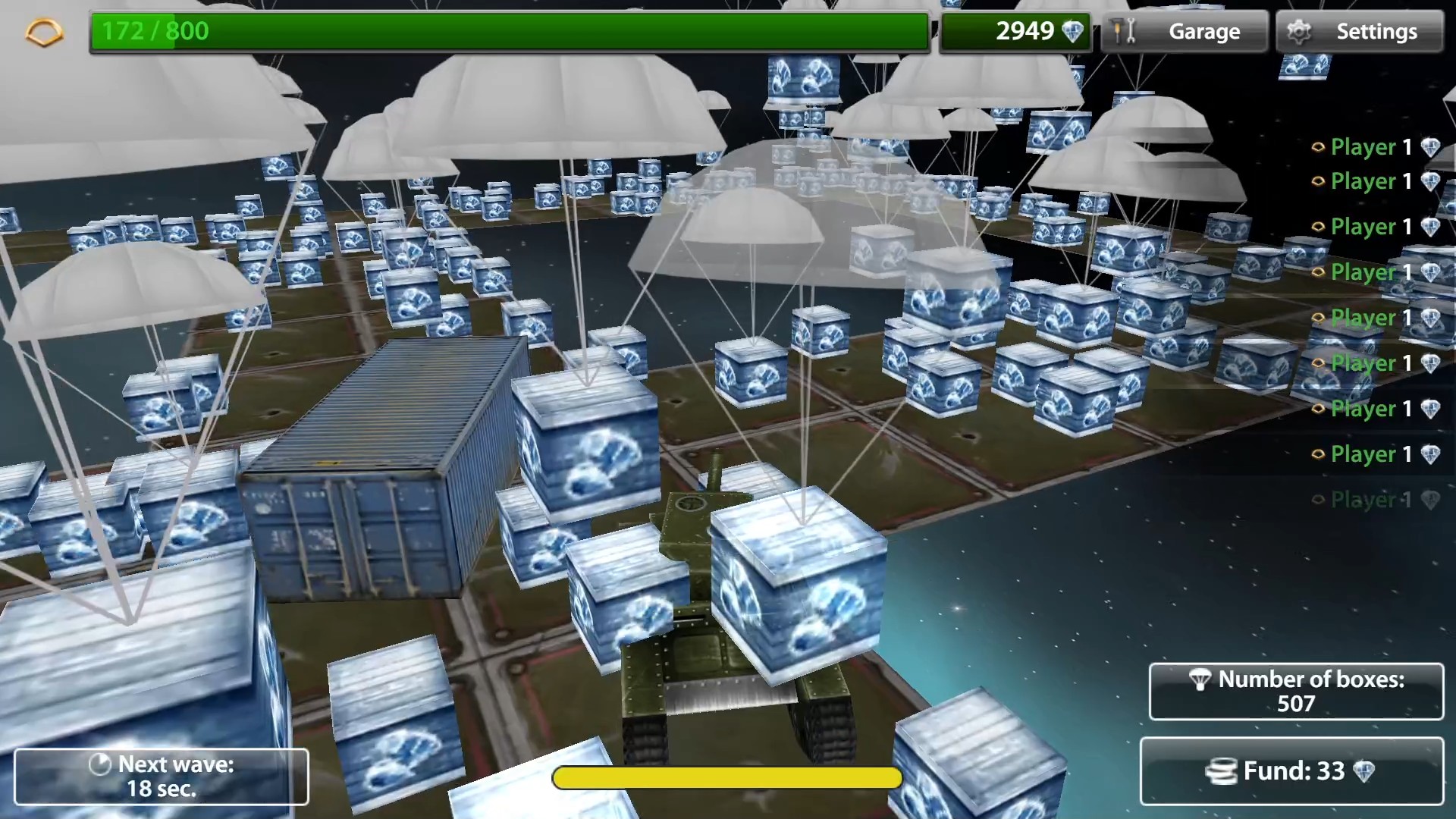Image resolution: width=1456 pixels, height=819 pixels.
Task: Click the green 172/800 health bar
Action: (508, 31)
